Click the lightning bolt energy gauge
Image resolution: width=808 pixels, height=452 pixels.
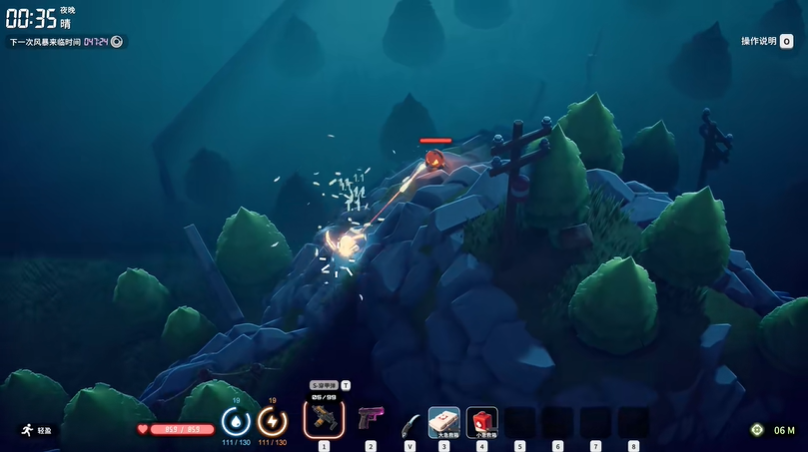tap(272, 420)
